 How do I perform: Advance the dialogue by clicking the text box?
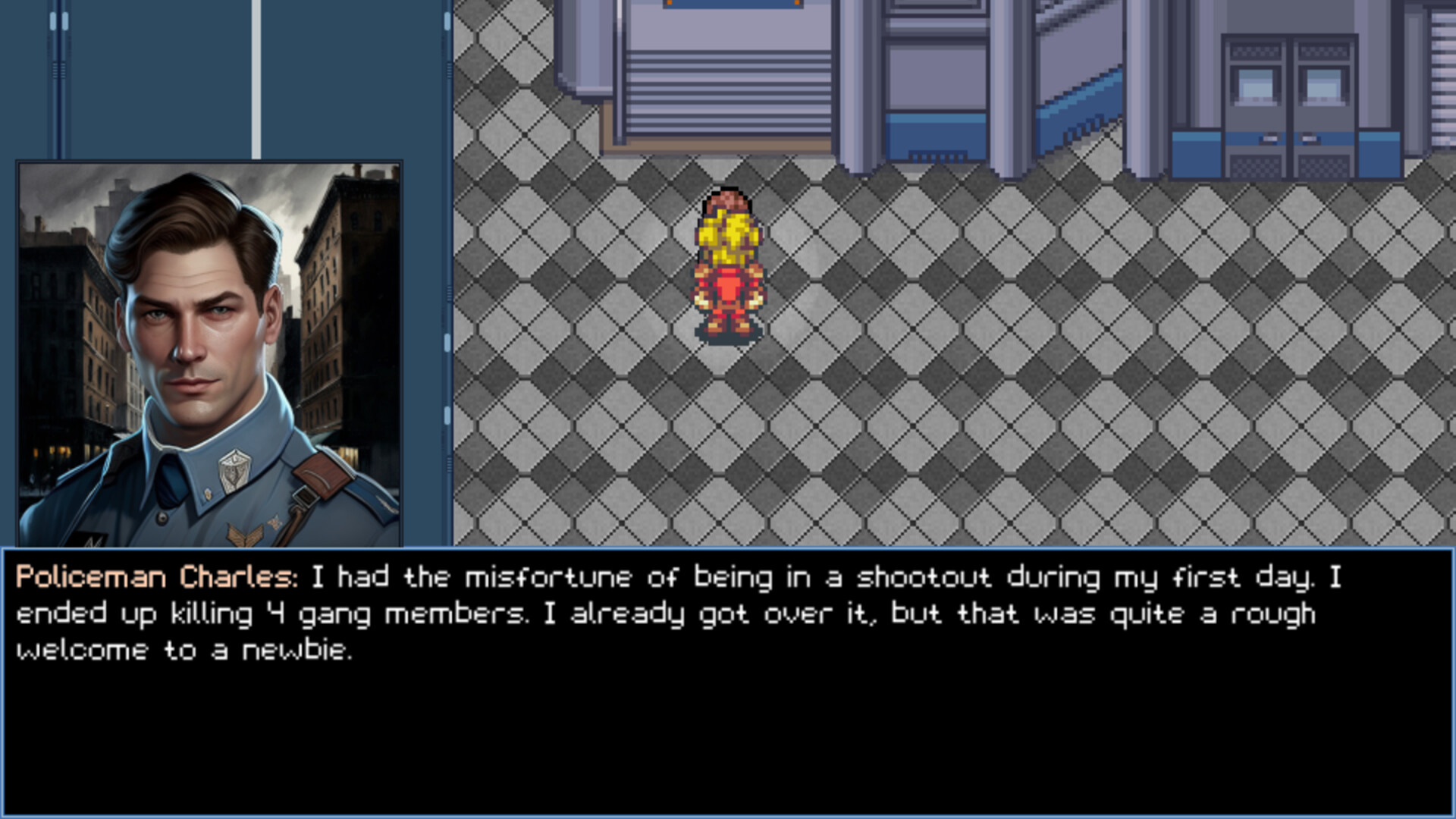pyautogui.click(x=728, y=720)
